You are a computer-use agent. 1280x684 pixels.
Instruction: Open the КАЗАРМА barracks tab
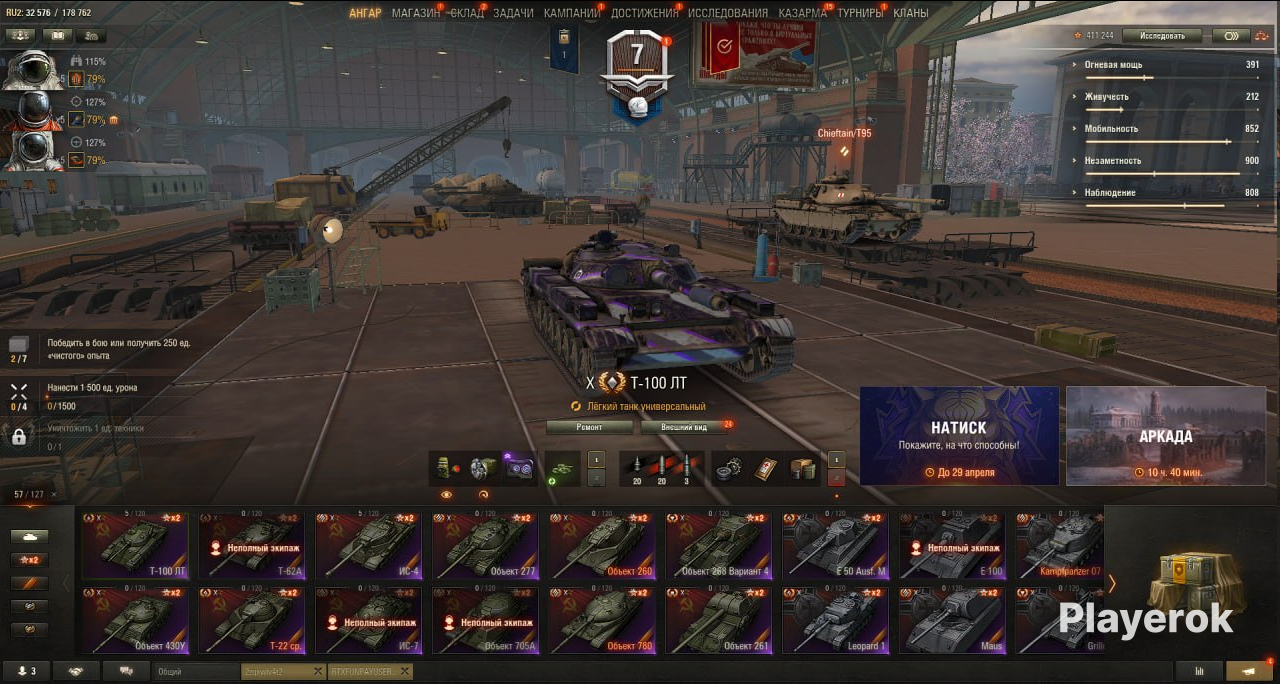tap(803, 13)
